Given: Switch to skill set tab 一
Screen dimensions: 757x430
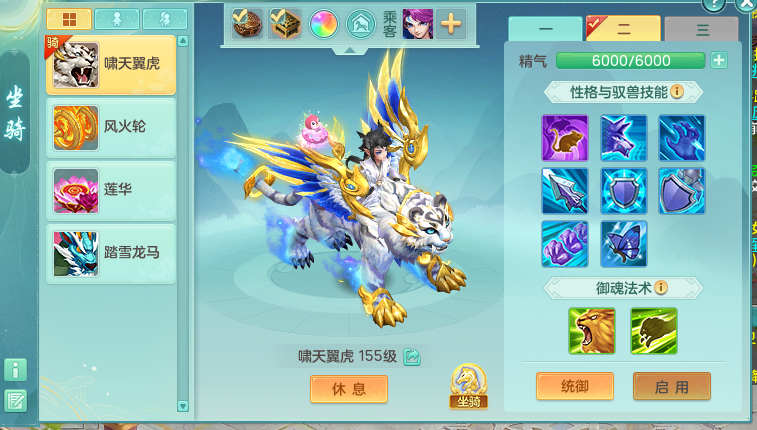Looking at the screenshot, I should point(544,31).
